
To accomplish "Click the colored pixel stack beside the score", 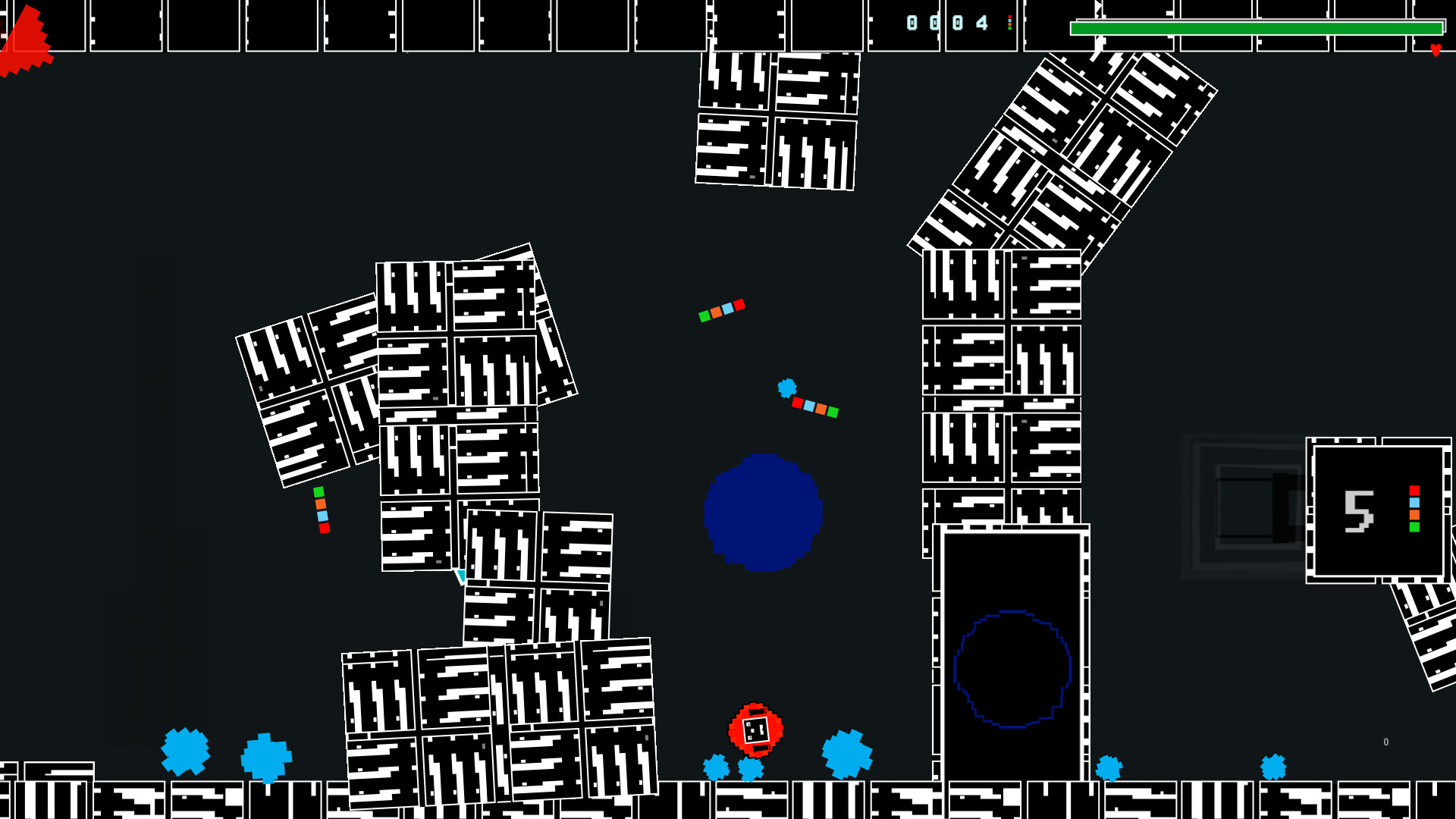I will pos(1009,24).
